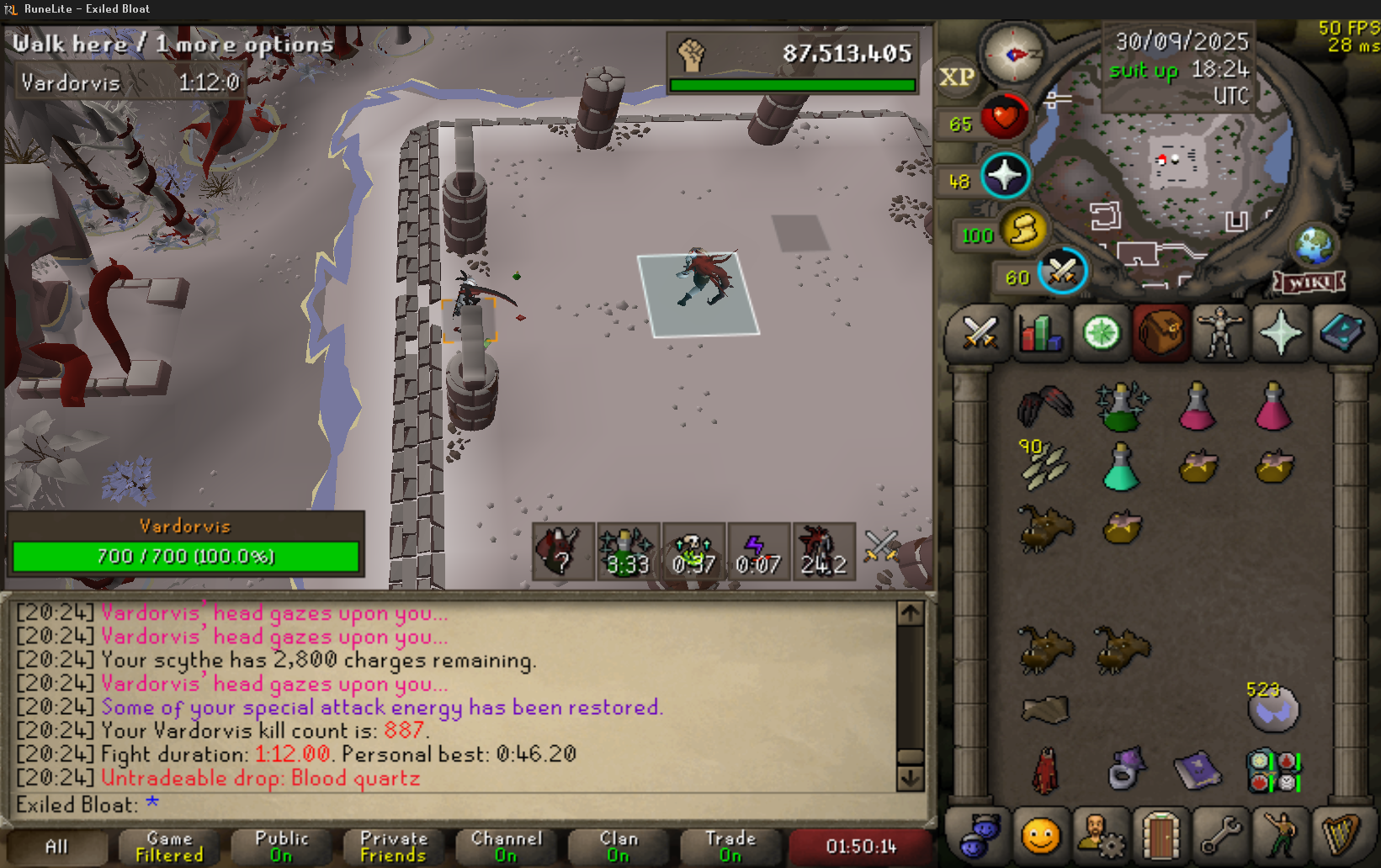Switch to the All chat tab

(56, 846)
